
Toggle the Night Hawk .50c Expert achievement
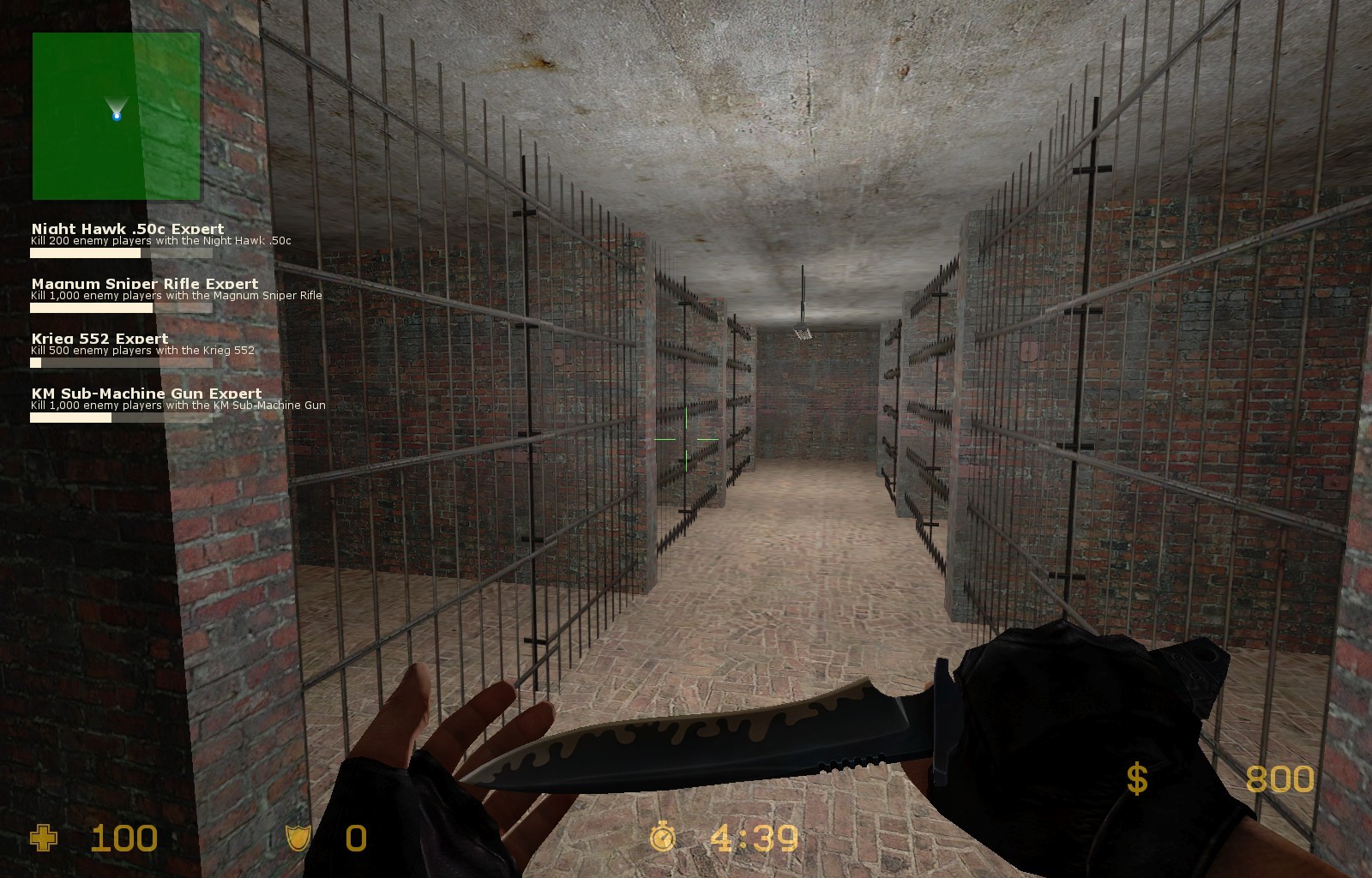(126, 229)
